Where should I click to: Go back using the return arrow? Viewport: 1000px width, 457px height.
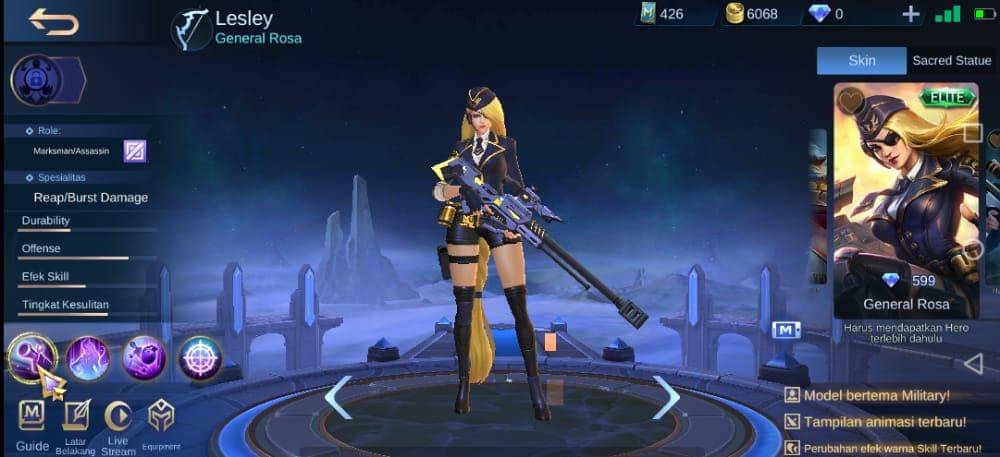click(x=53, y=21)
